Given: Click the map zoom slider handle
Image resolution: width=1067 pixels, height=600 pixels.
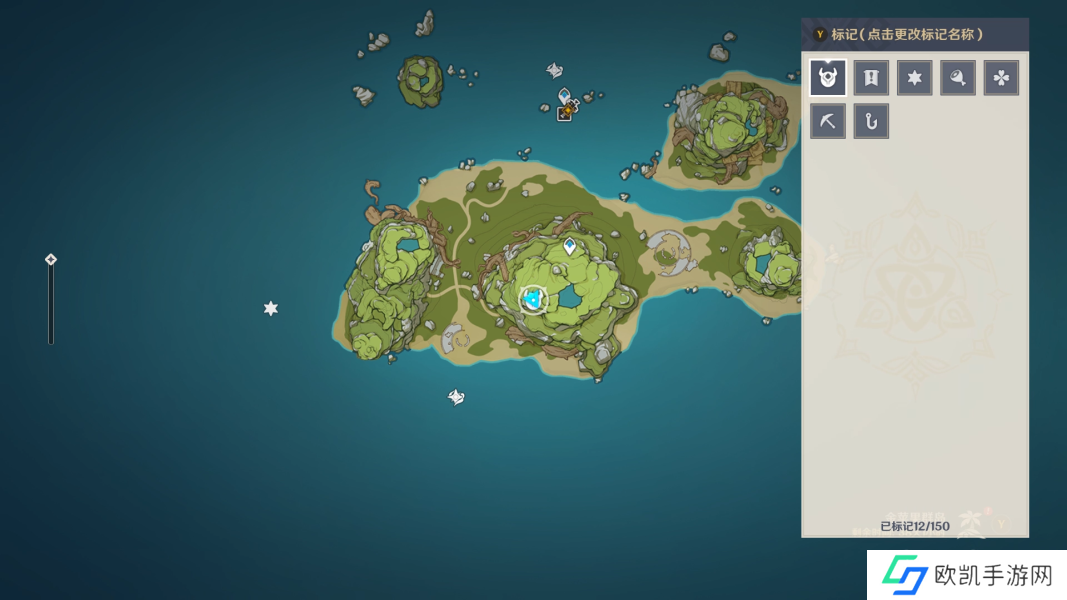Looking at the screenshot, I should click(51, 260).
